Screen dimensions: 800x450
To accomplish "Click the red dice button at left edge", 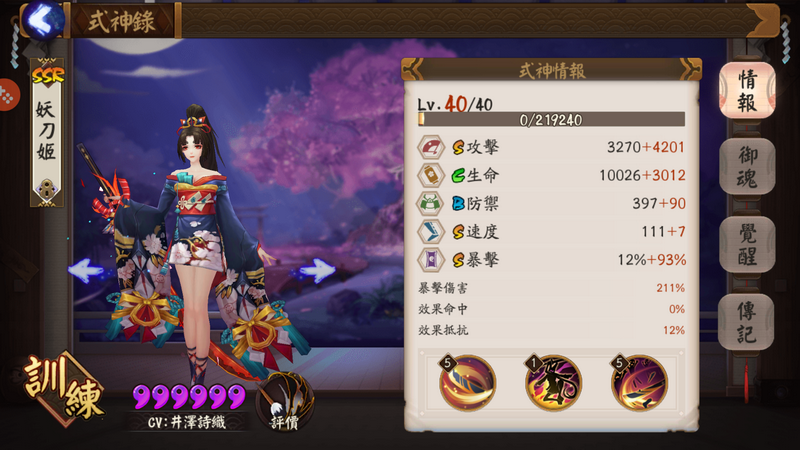I will tap(8, 96).
